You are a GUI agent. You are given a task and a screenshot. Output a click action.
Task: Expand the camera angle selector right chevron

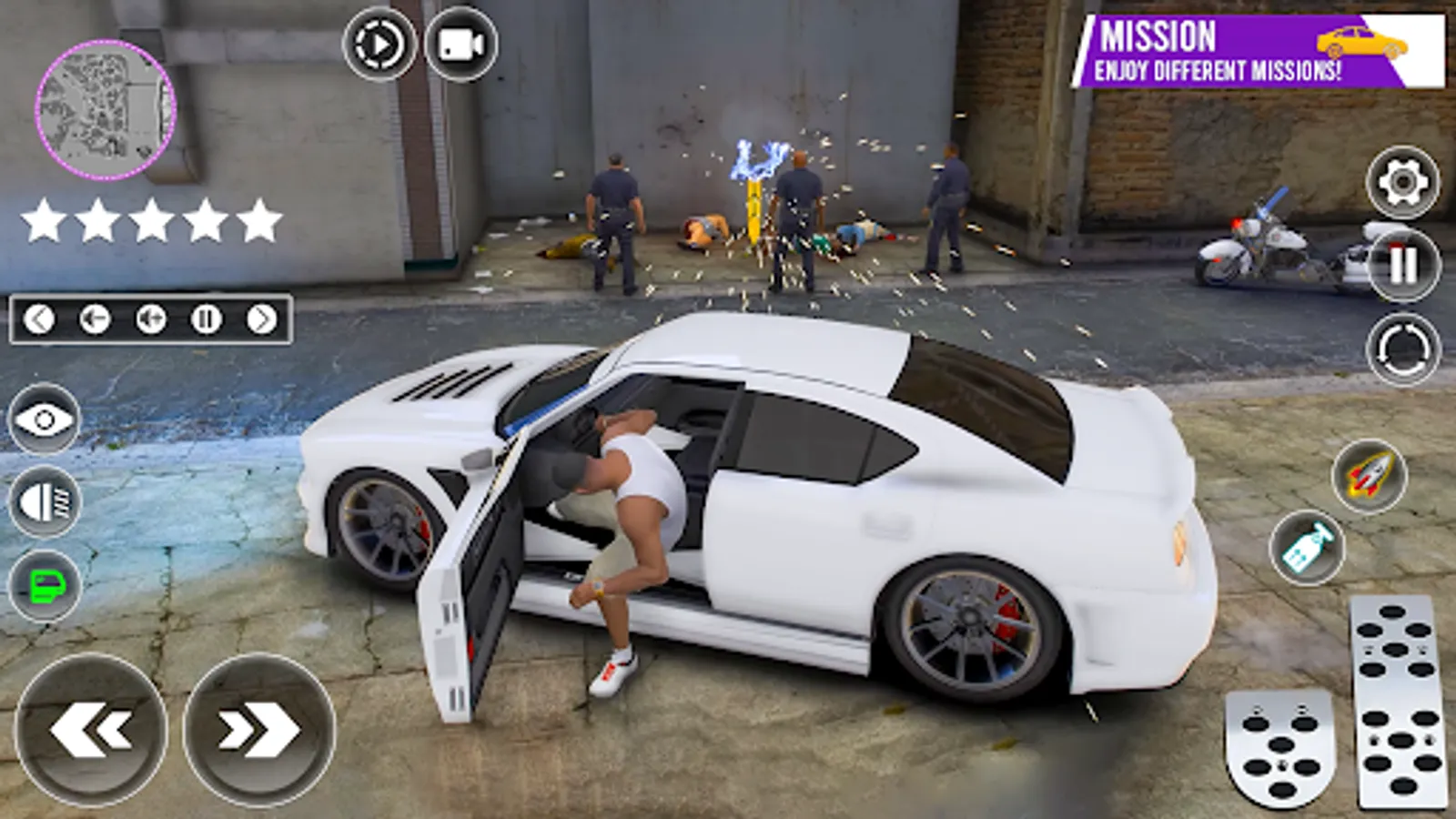click(263, 319)
